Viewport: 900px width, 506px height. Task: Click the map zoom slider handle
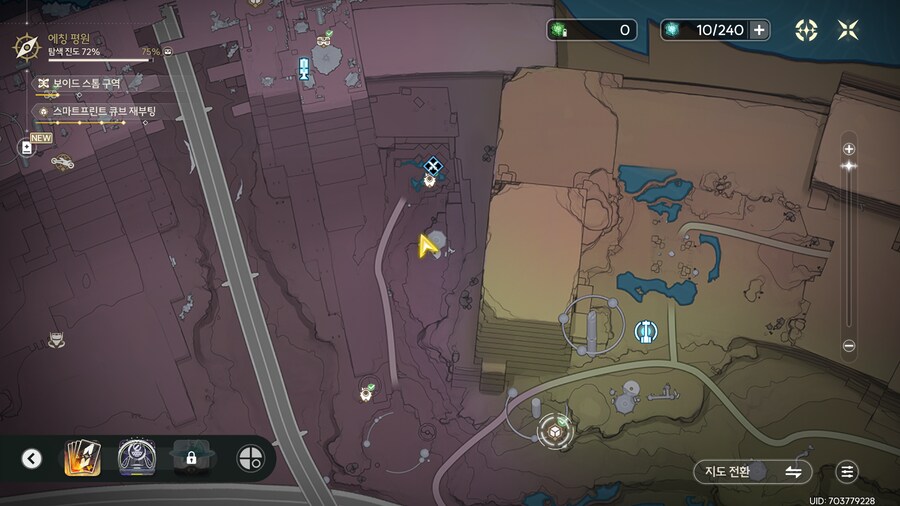(849, 166)
